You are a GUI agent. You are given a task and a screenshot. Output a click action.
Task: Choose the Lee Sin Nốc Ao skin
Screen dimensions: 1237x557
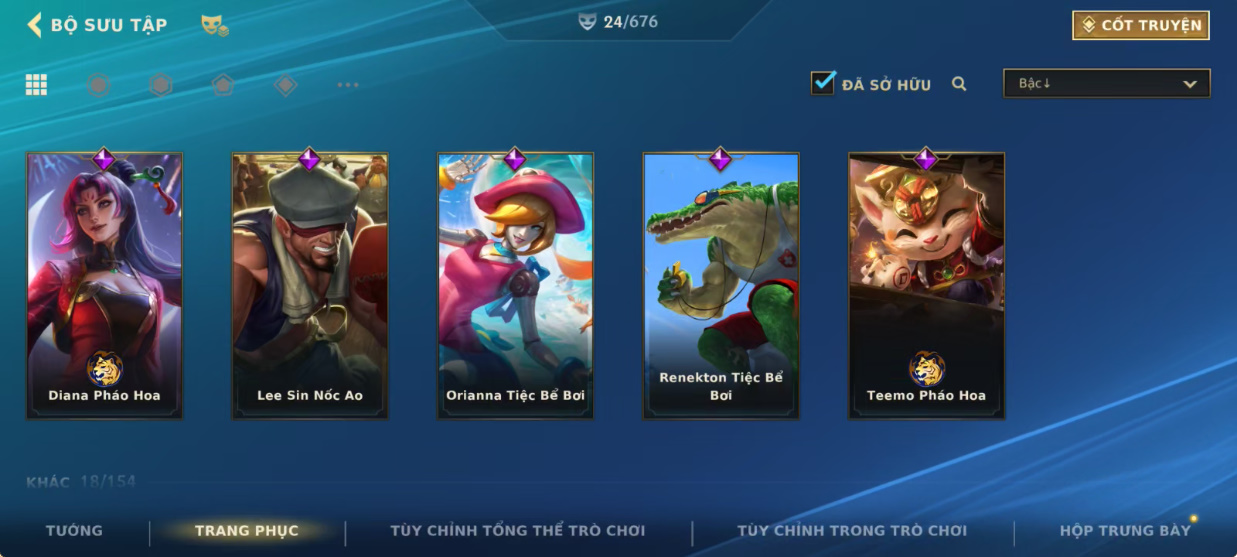(310, 285)
